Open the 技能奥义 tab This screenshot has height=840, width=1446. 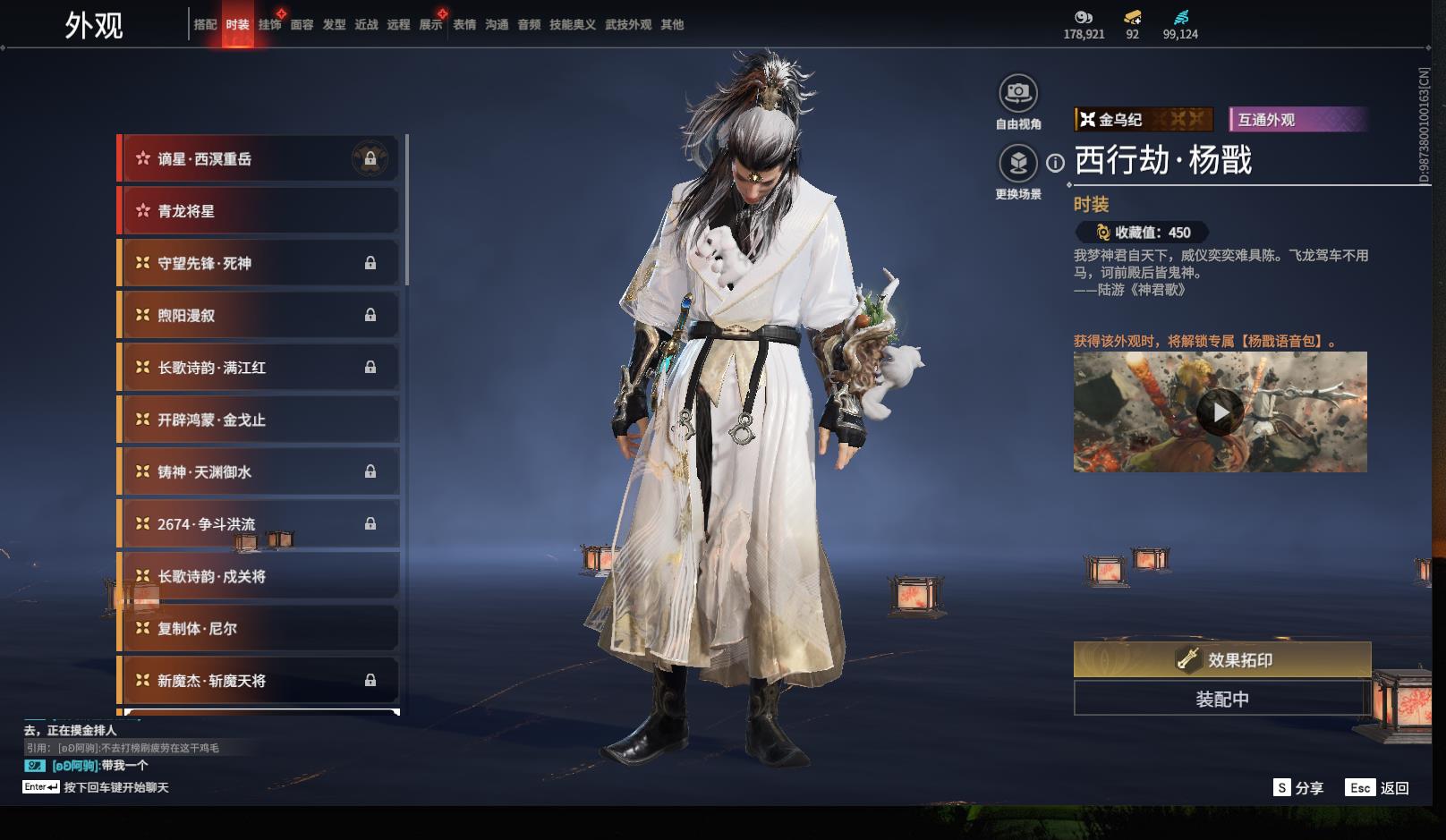click(572, 25)
